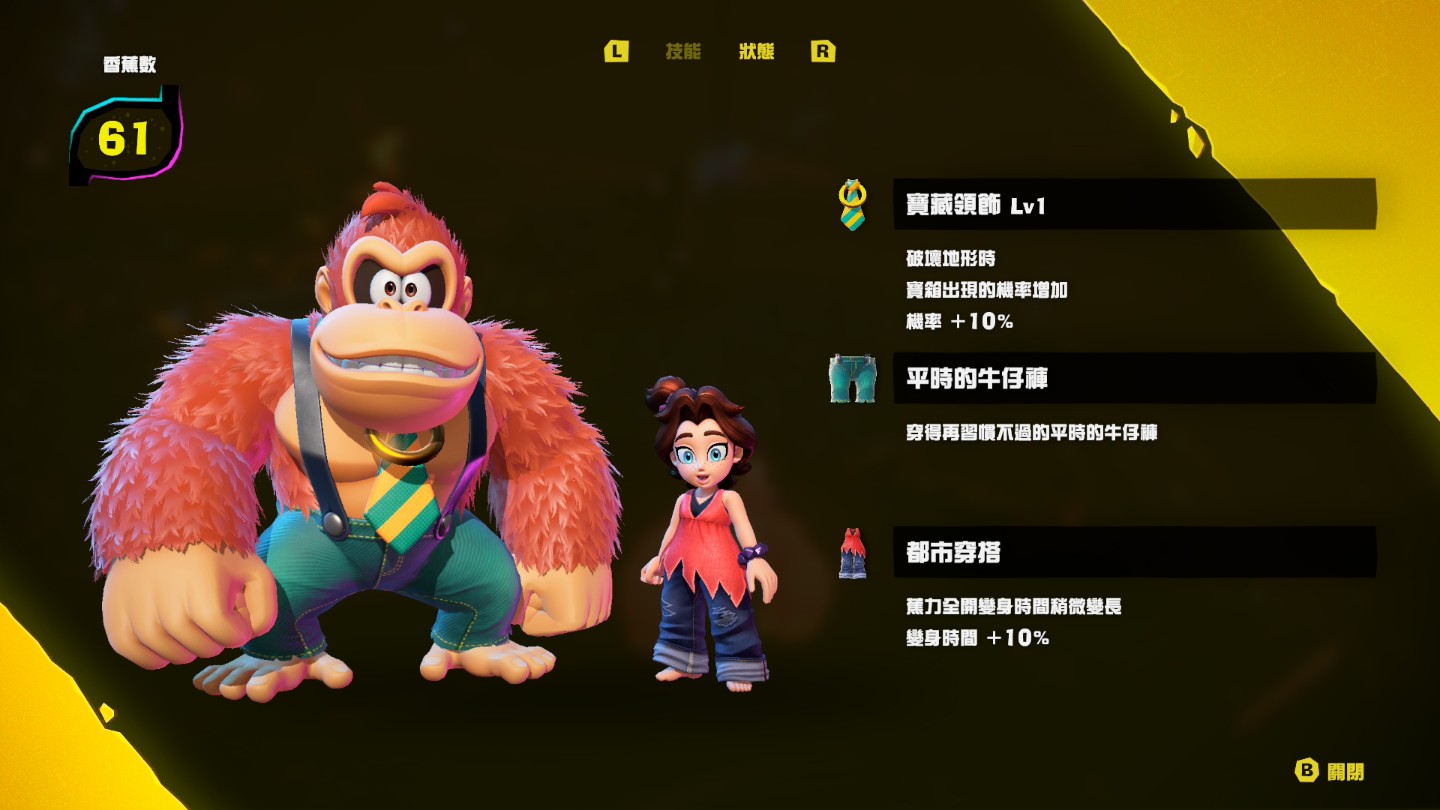Click the red top outfit icon

852,553
